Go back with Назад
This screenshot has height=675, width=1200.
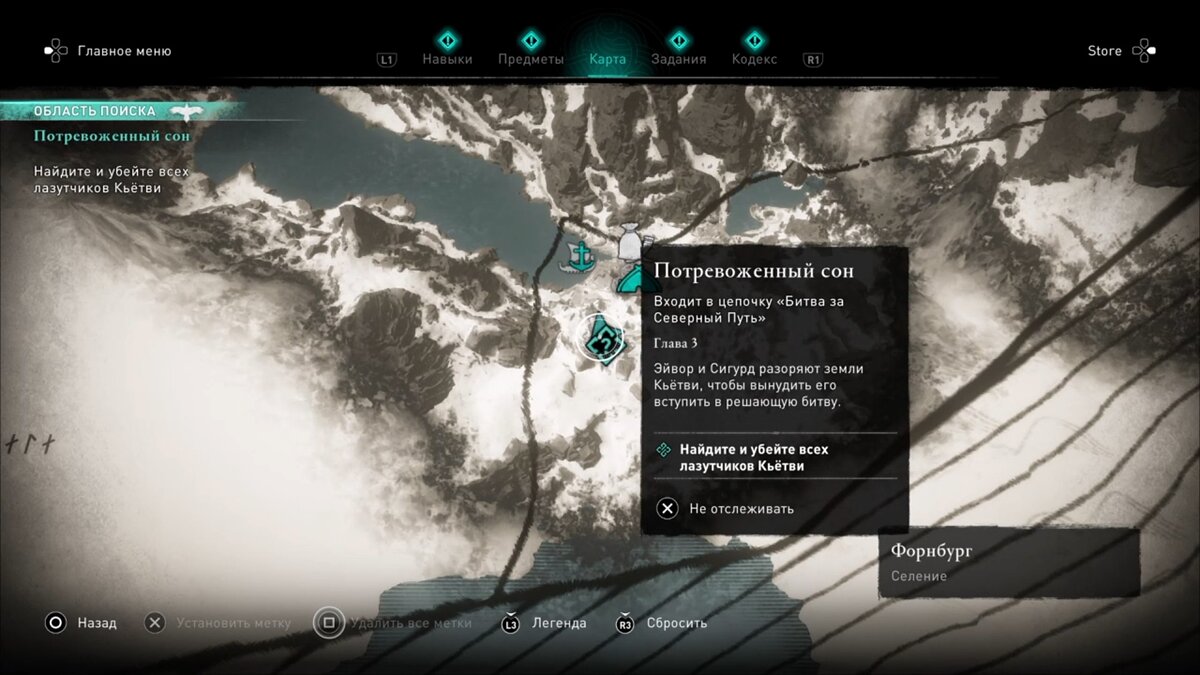coord(97,623)
